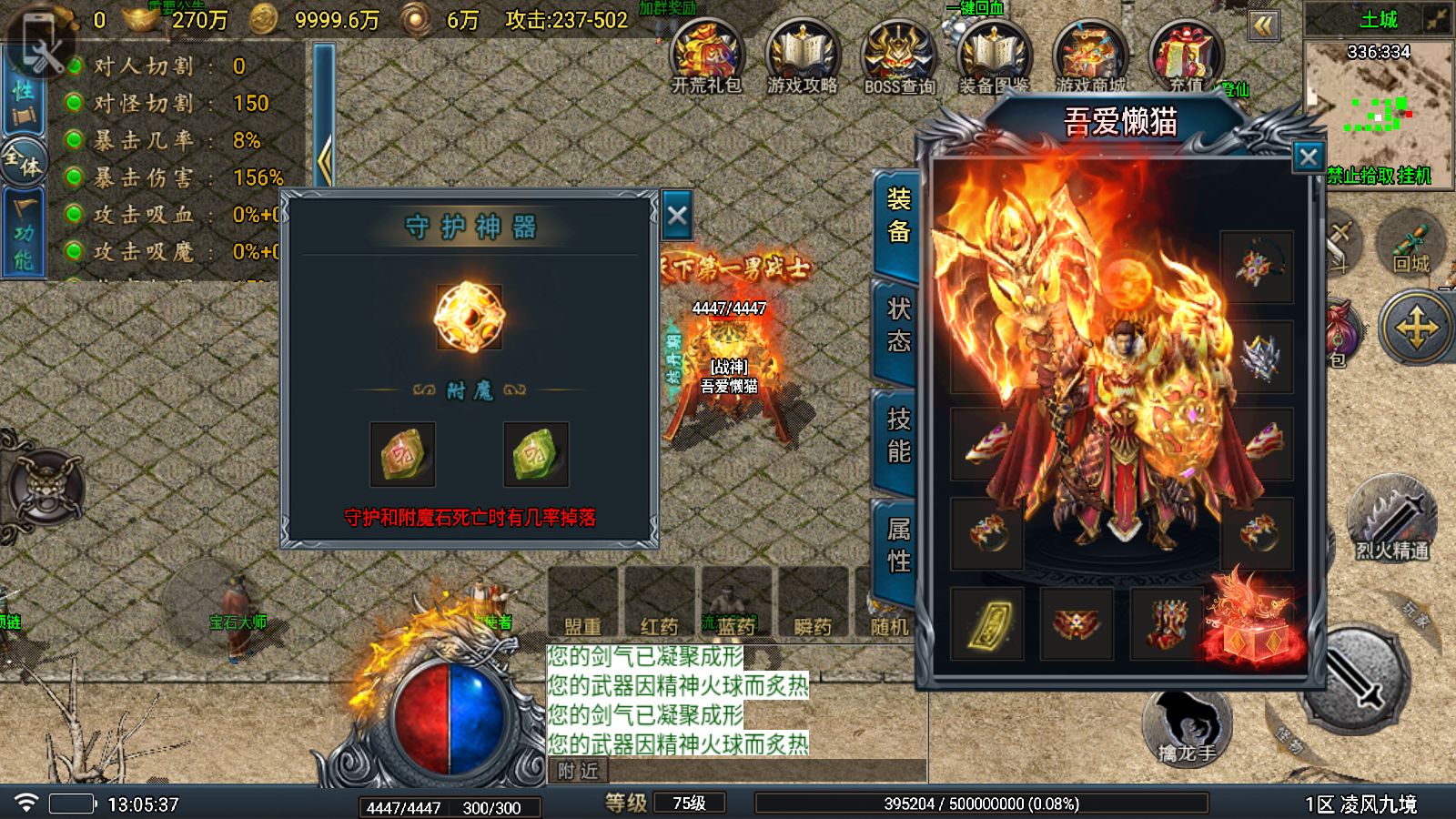Show the 属性 attributes tab
This screenshot has height=819, width=1456.
point(897,545)
